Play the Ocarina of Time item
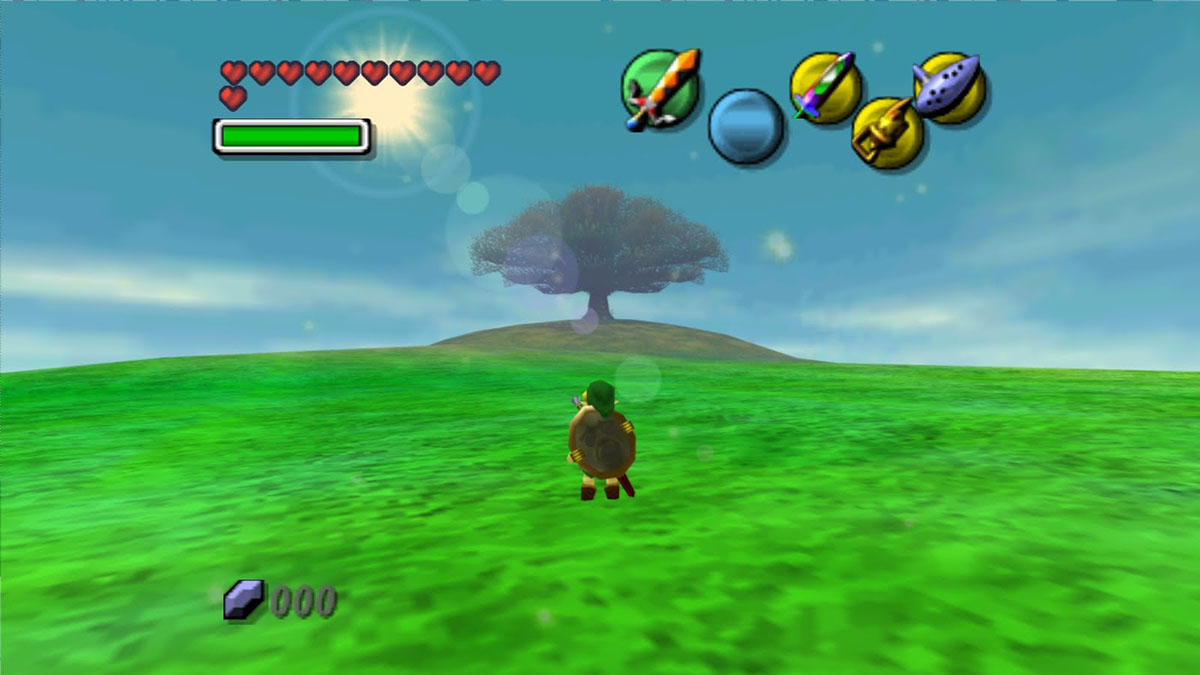Screen dimensions: 1200x675 (x=949, y=87)
